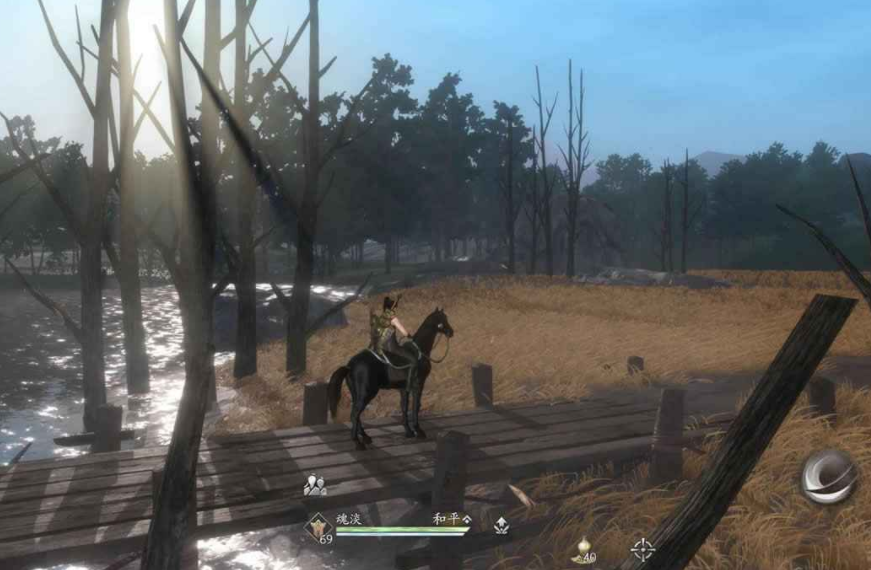Activate the upward arrow icon beside the health bar

[500, 524]
